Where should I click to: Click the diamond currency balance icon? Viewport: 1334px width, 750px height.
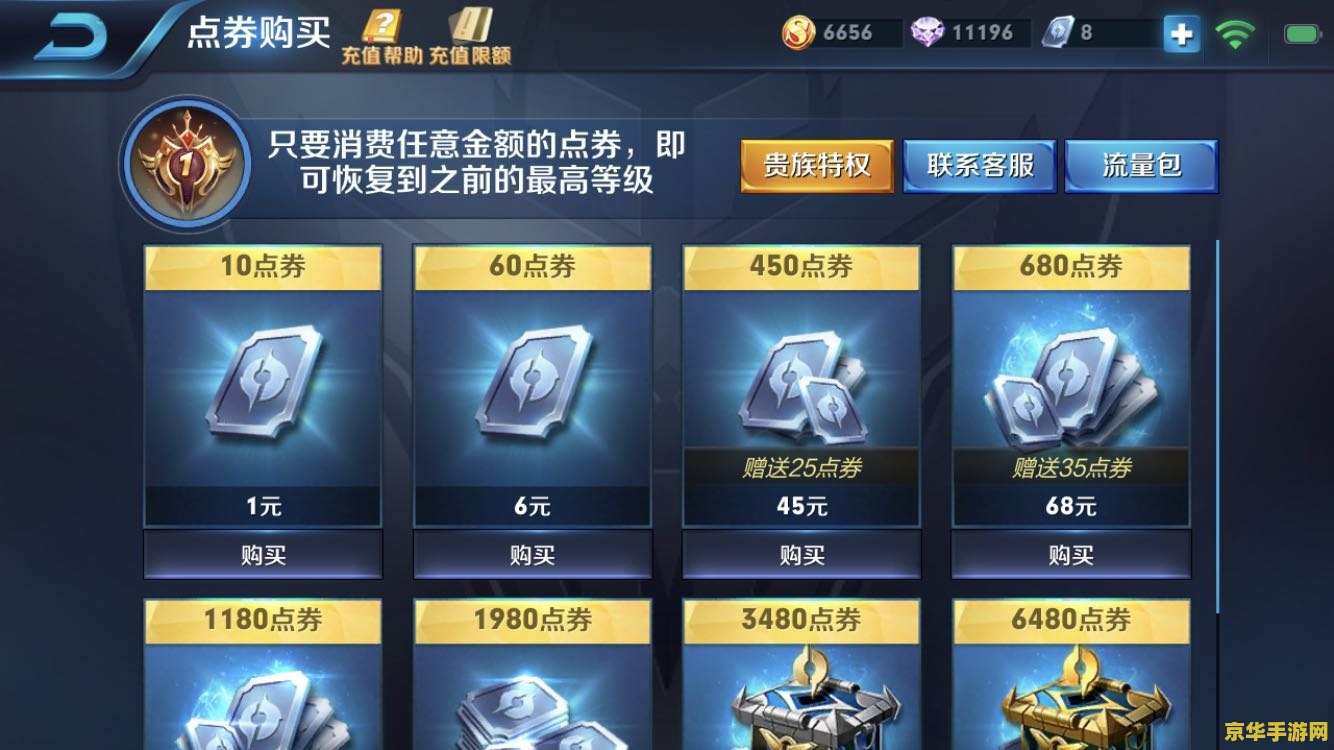(929, 32)
